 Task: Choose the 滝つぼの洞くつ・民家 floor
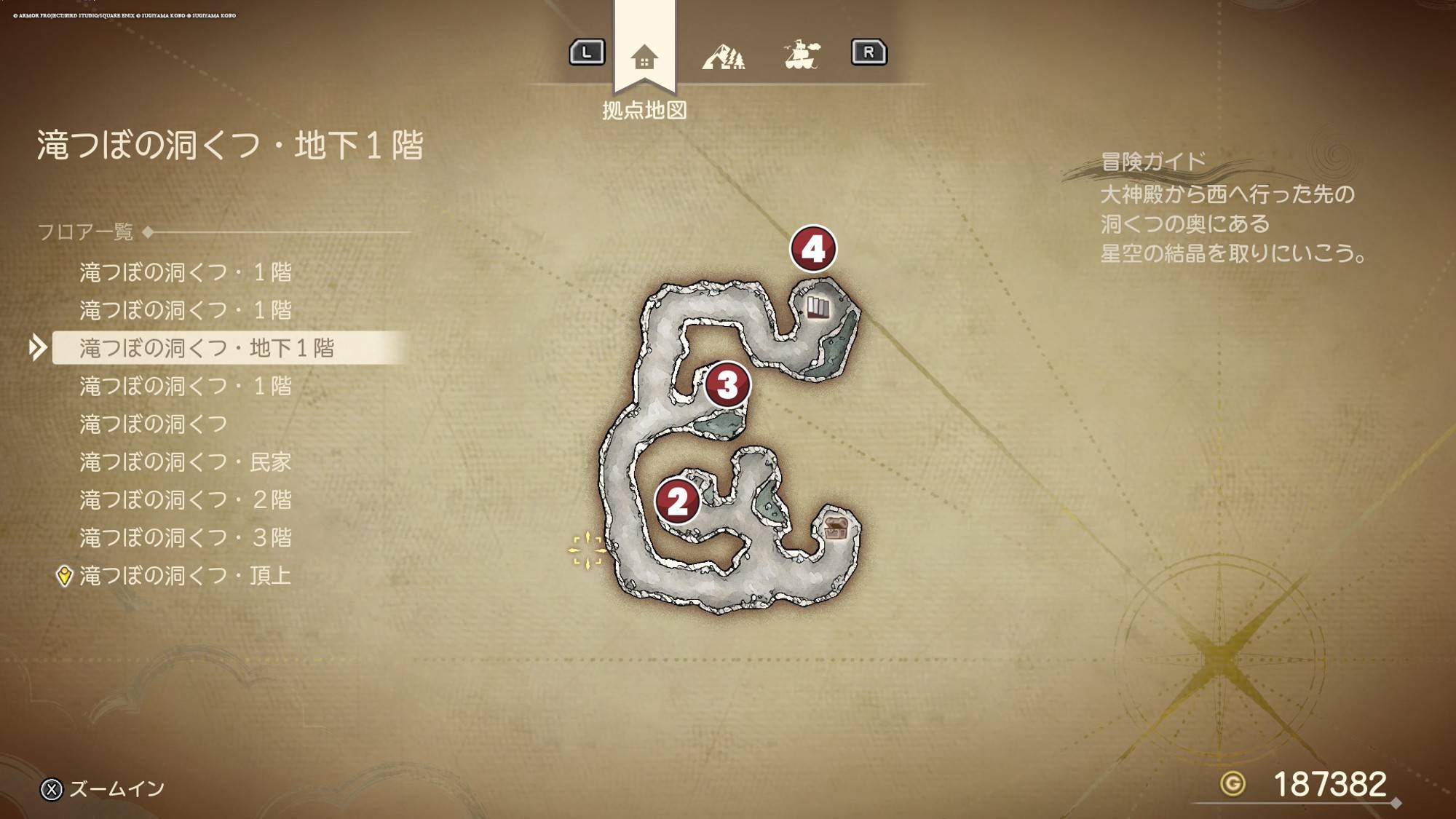point(186,462)
